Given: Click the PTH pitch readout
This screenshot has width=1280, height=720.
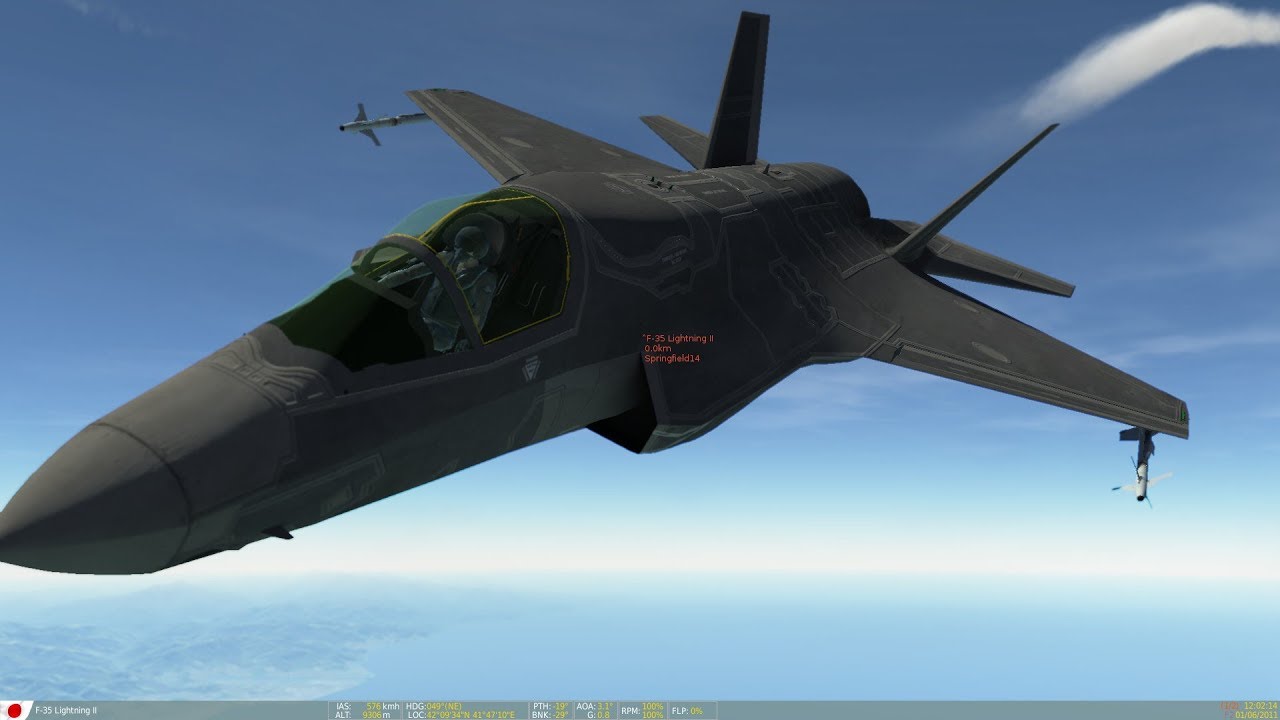Looking at the screenshot, I should pos(550,703).
